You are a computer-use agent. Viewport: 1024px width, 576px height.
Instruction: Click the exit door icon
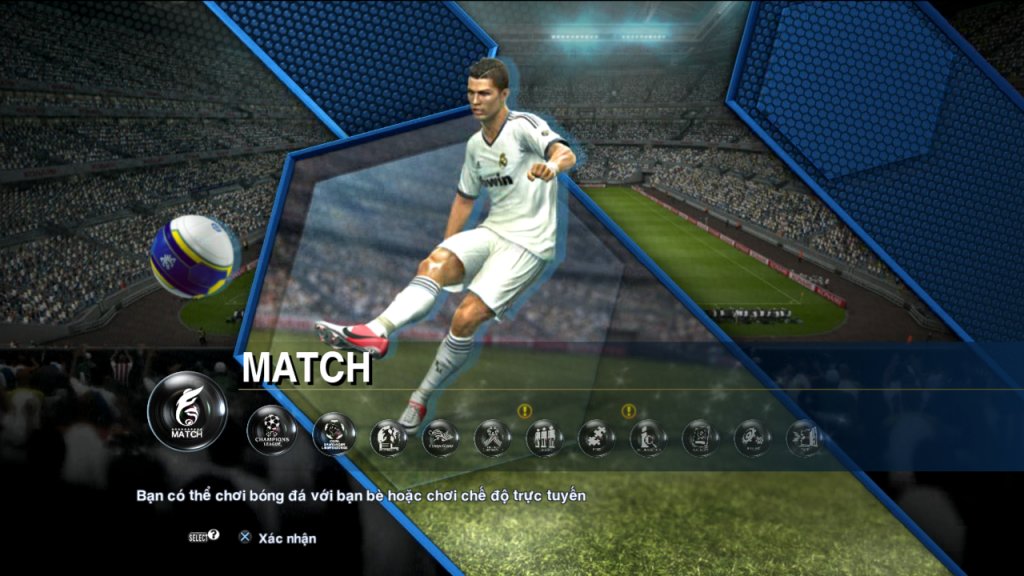coord(804,438)
